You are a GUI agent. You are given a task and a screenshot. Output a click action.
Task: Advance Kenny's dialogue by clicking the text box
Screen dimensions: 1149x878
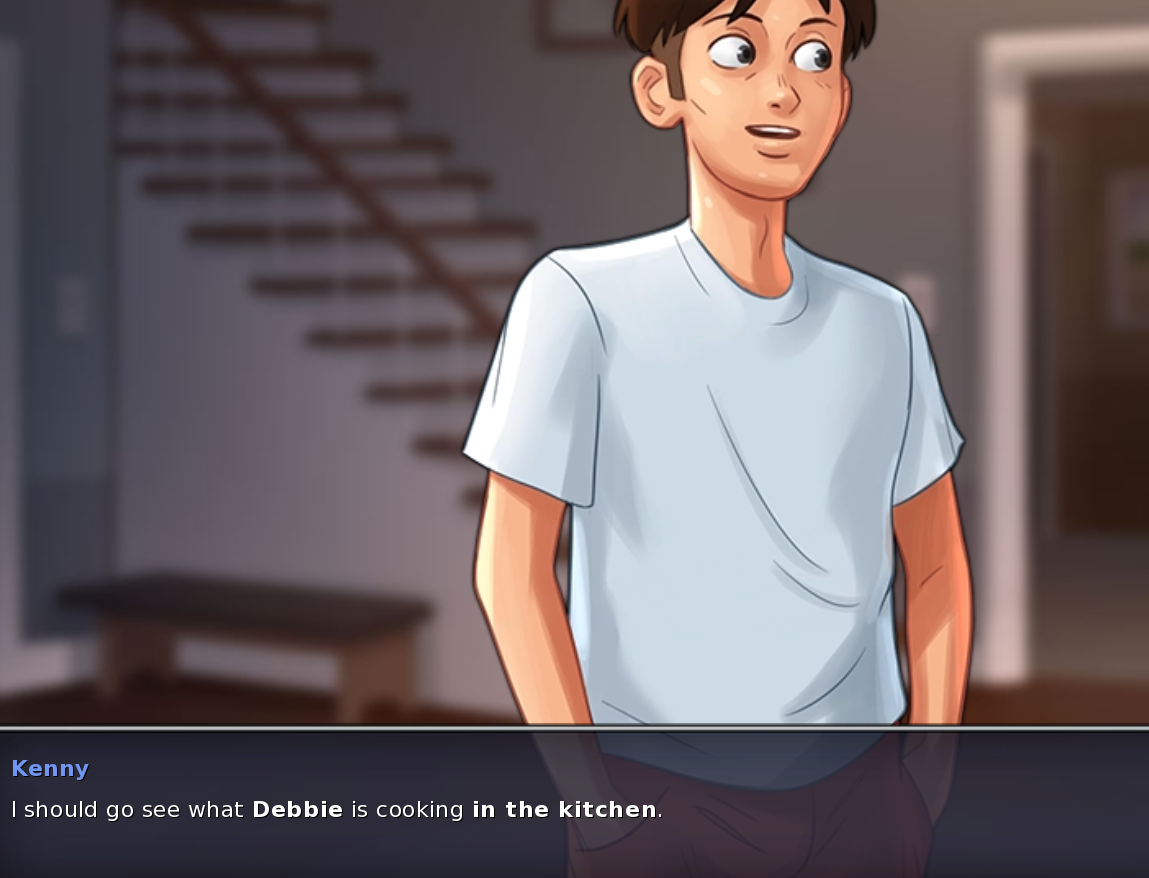coord(574,803)
